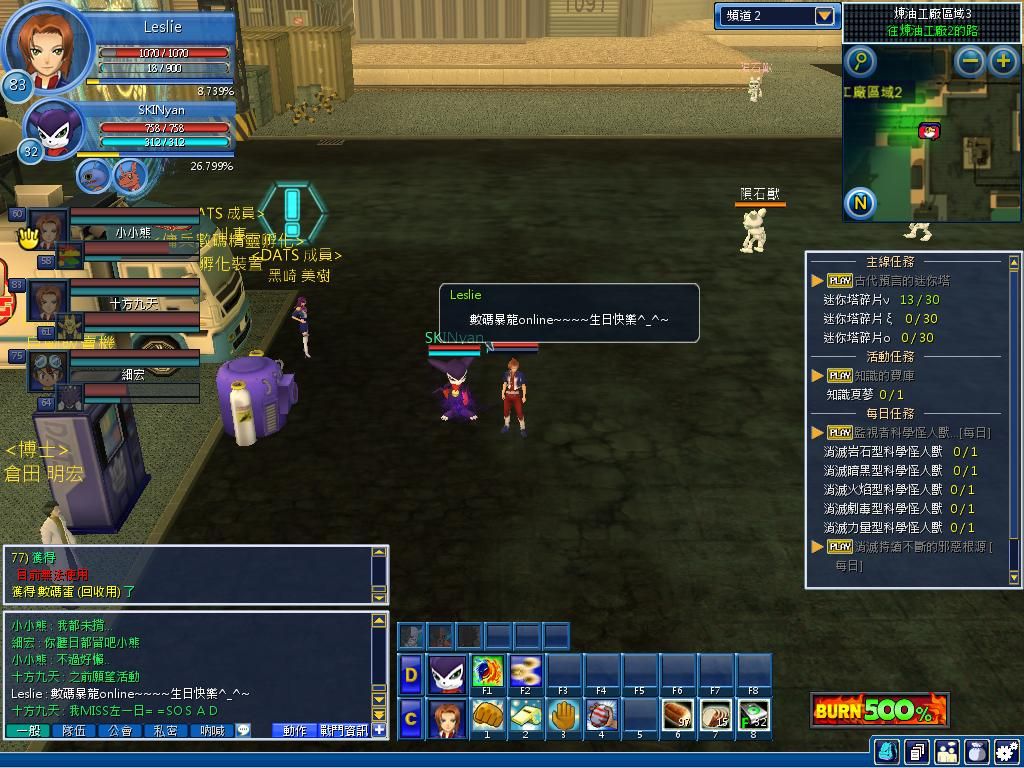
Task: Zoom in the minimap with the plus button
Action: tap(1003, 61)
